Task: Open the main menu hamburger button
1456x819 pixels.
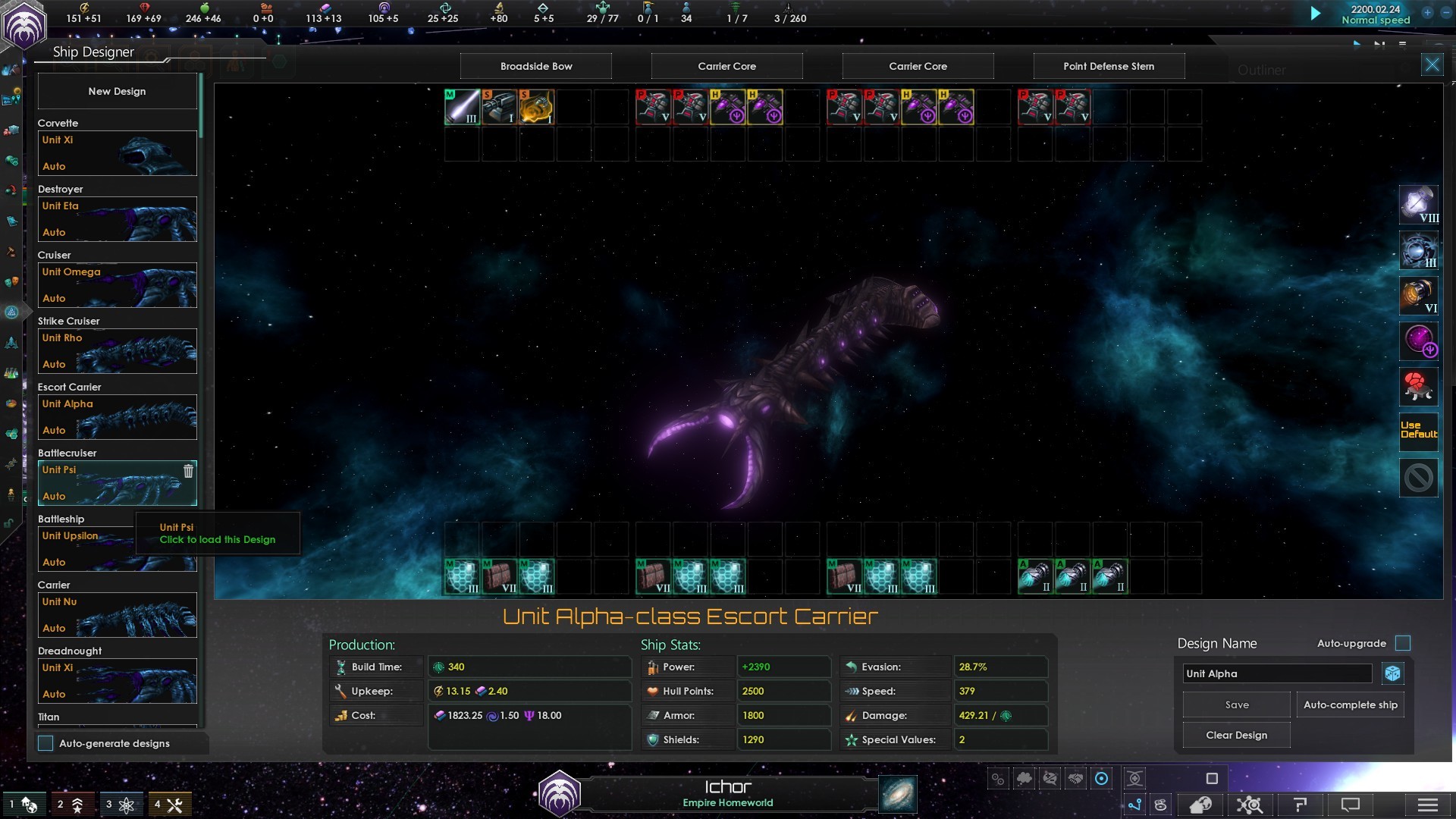Action: 1427,805
